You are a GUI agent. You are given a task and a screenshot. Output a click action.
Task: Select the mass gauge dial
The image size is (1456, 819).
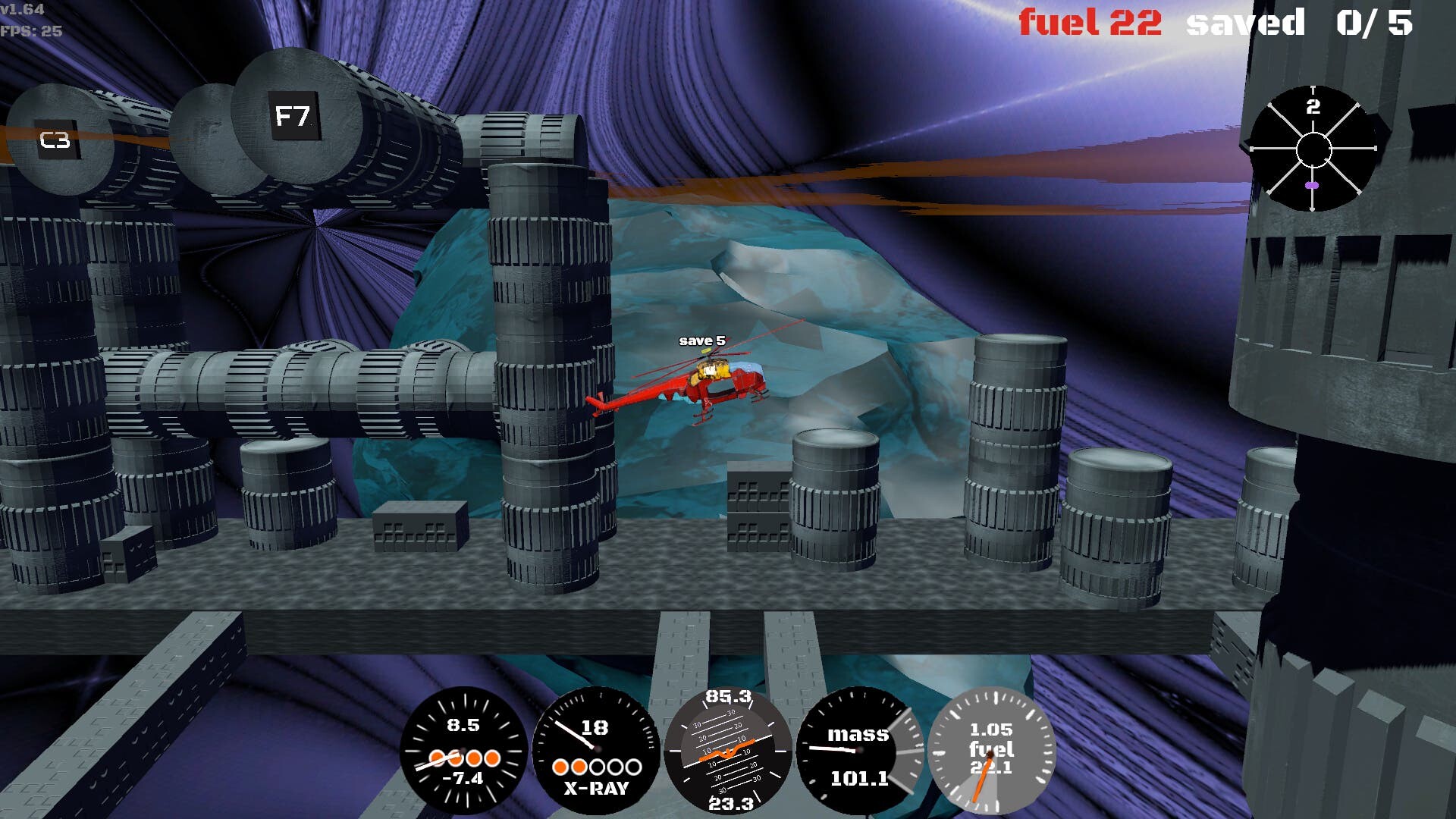click(859, 751)
